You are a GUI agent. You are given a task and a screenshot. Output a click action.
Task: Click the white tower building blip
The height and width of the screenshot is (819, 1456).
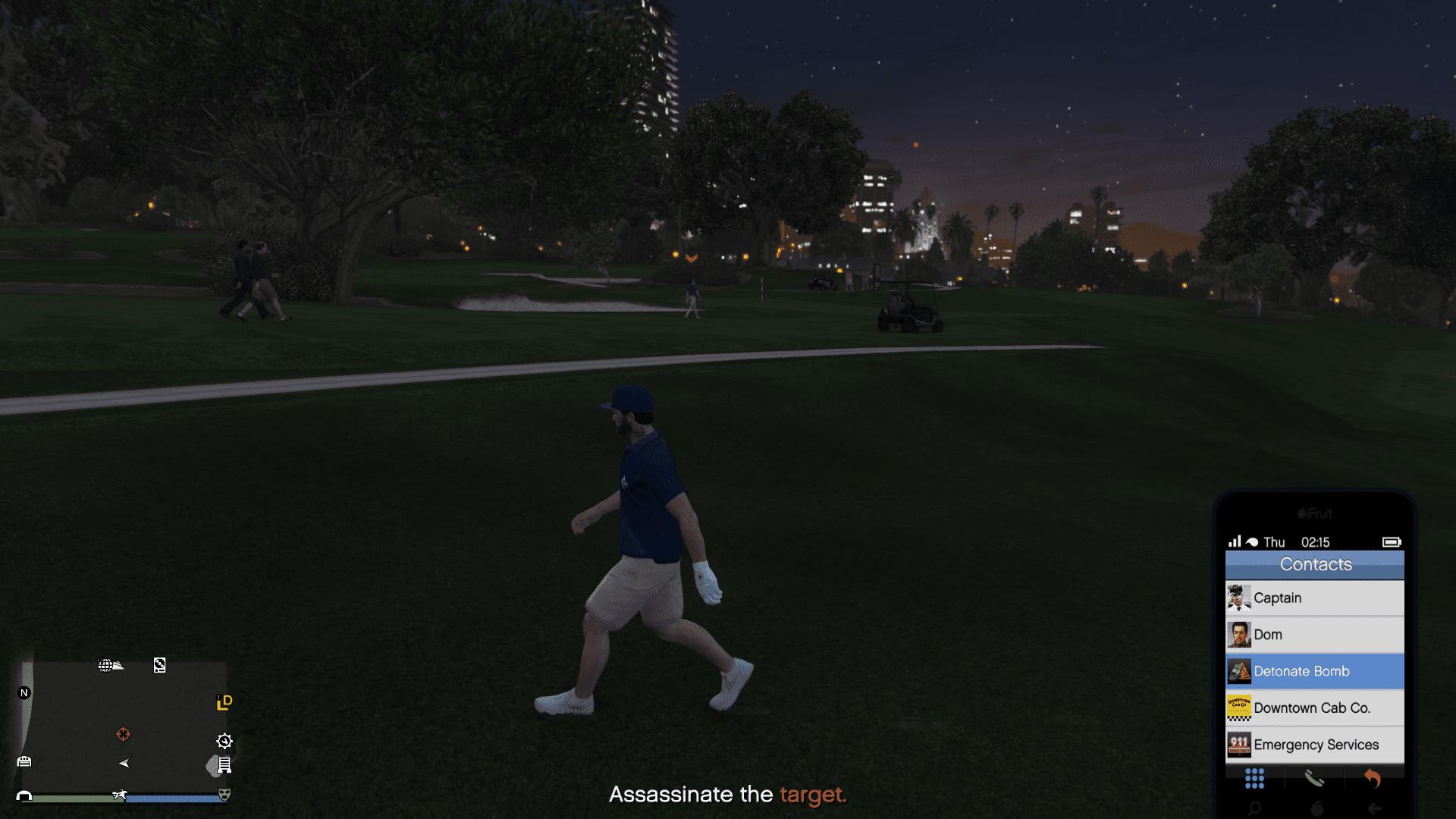[x=224, y=765]
